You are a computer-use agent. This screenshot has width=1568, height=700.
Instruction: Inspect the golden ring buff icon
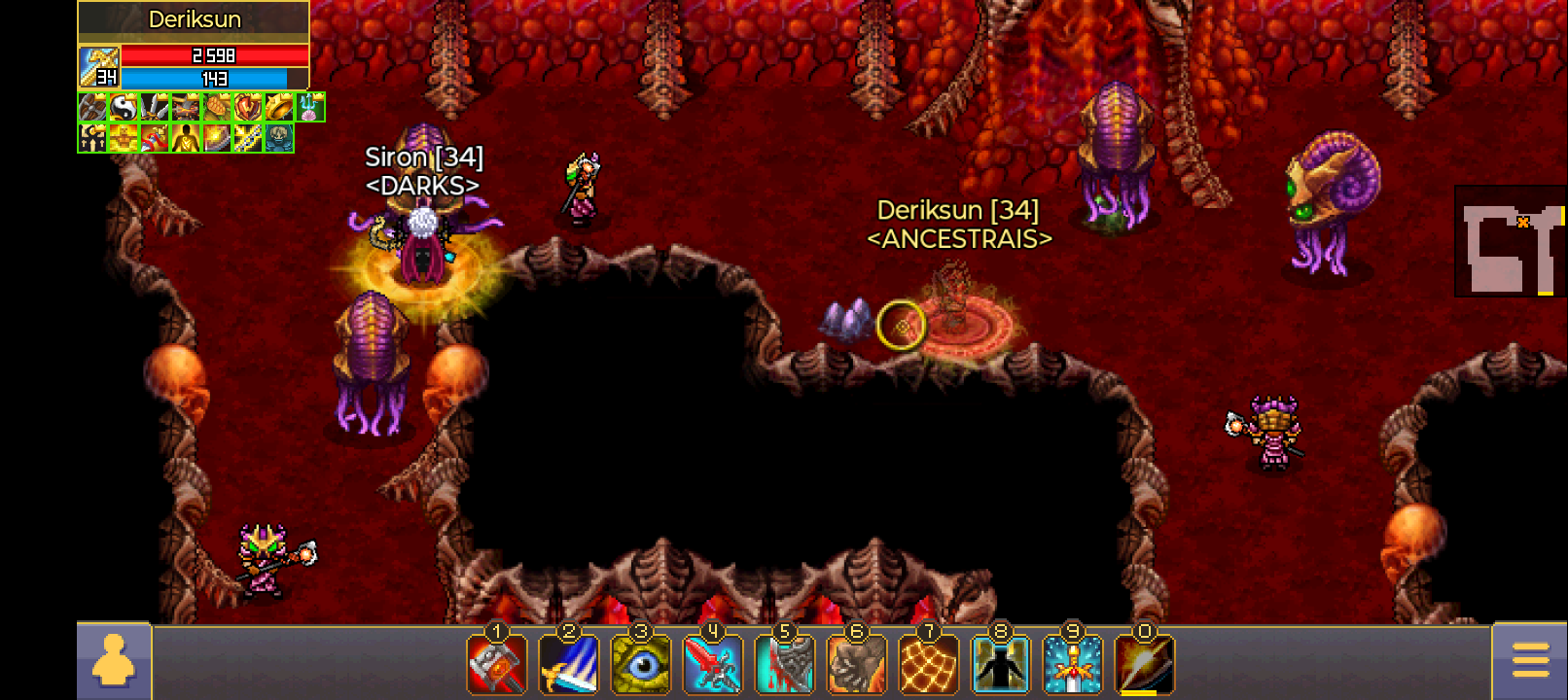(x=279, y=107)
